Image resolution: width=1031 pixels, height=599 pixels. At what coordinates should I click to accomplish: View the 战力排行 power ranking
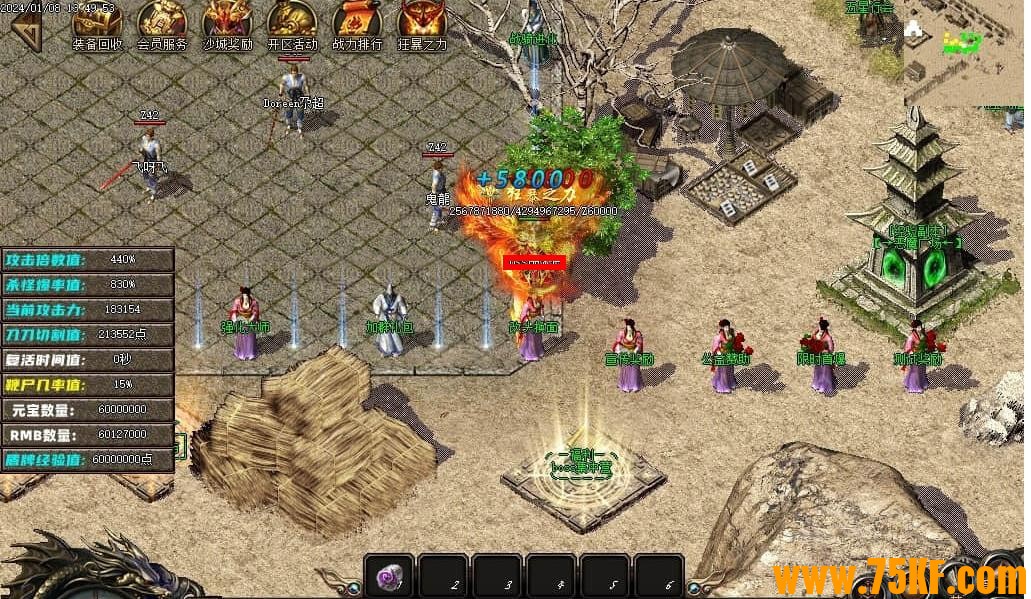click(357, 25)
